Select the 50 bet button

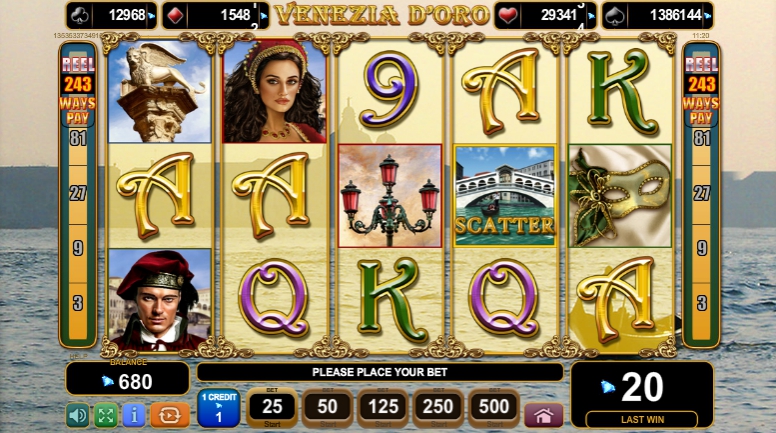(x=327, y=408)
